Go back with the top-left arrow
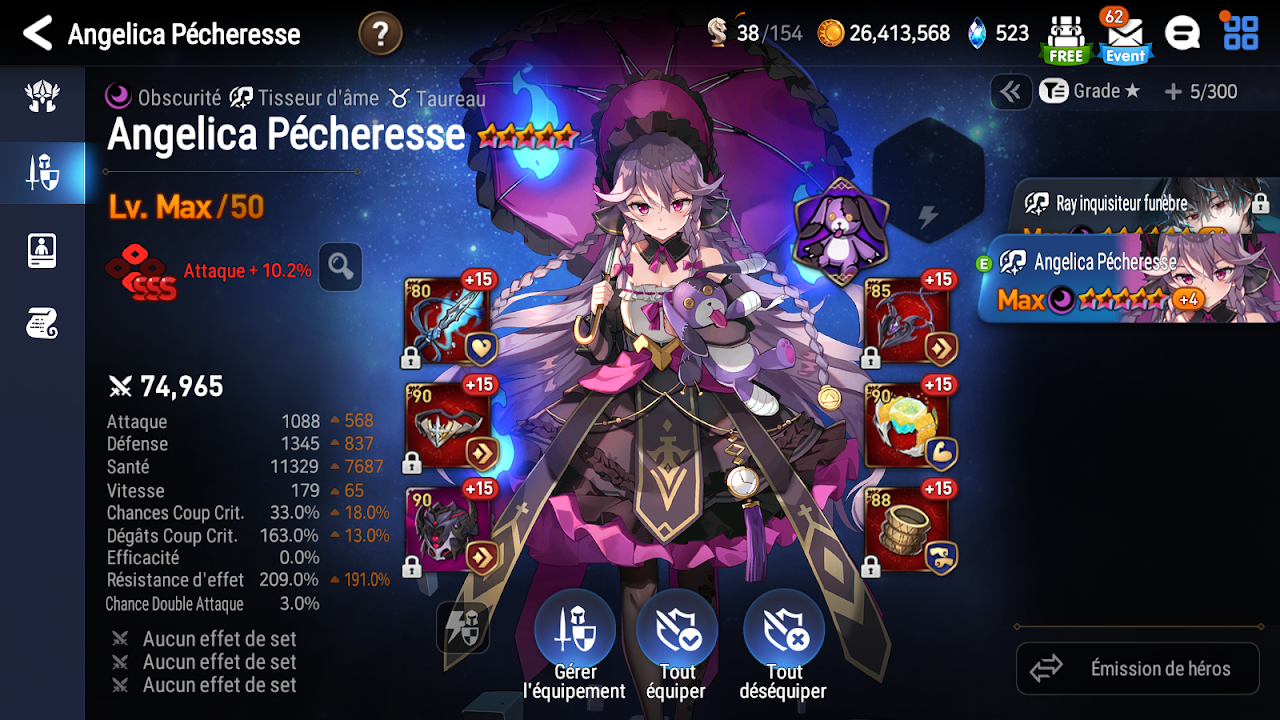The image size is (1280, 720). point(37,34)
